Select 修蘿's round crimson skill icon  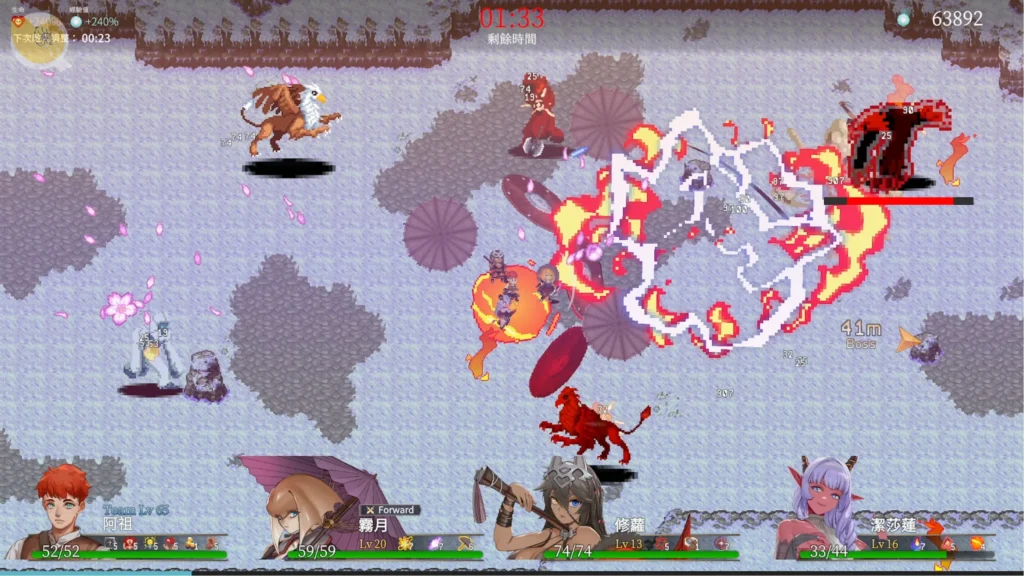pyautogui.click(x=721, y=543)
